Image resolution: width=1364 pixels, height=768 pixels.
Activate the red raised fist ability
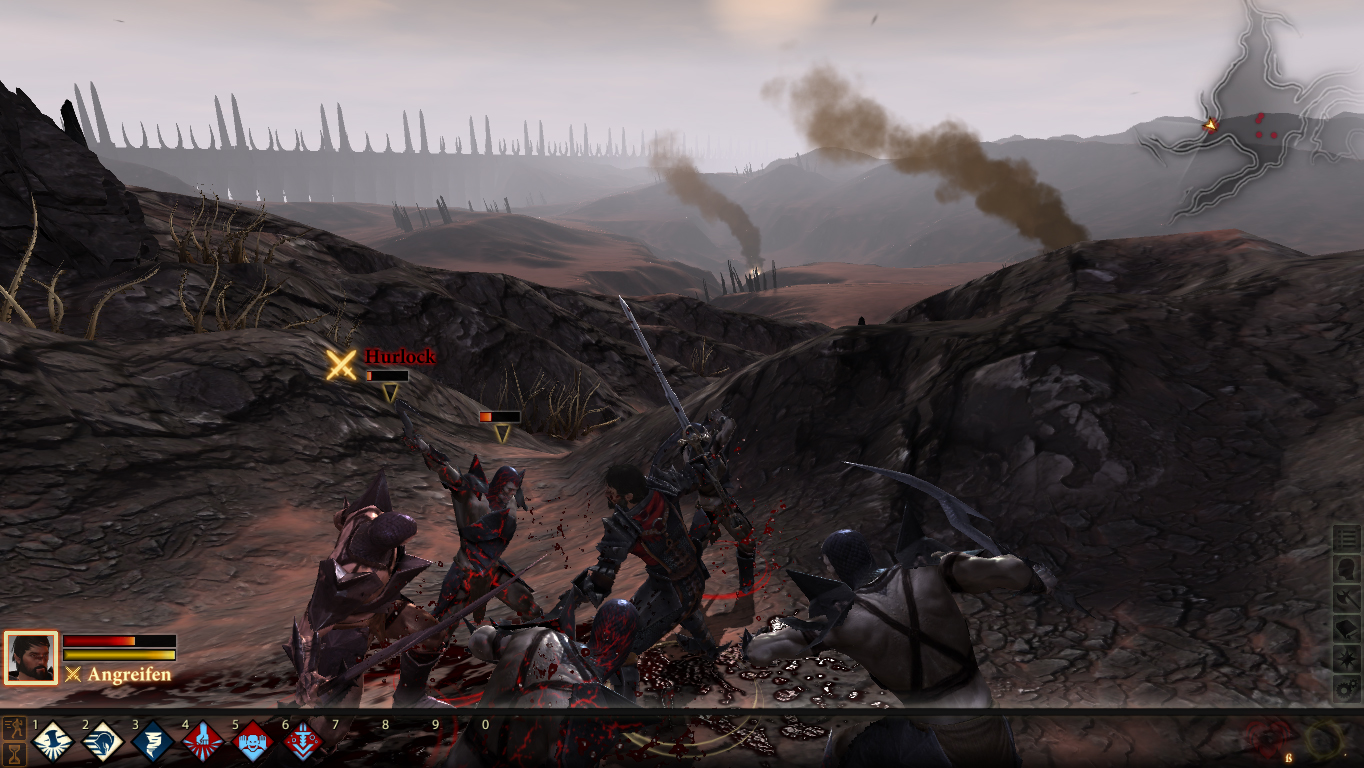(x=202, y=742)
